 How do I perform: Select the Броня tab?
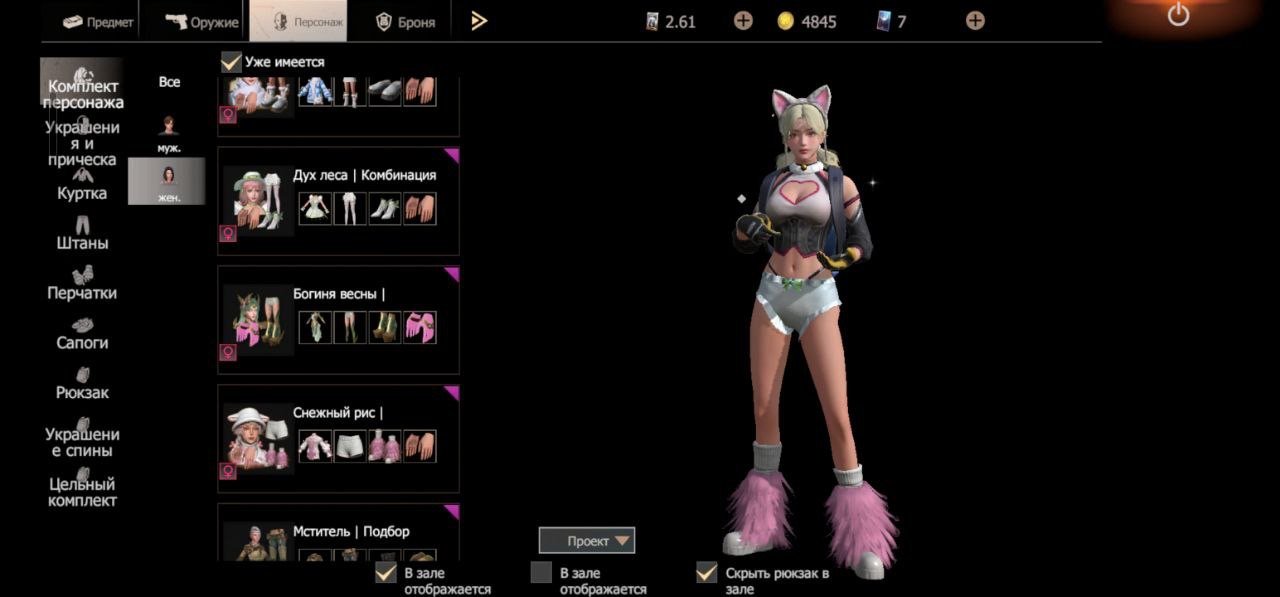405,21
